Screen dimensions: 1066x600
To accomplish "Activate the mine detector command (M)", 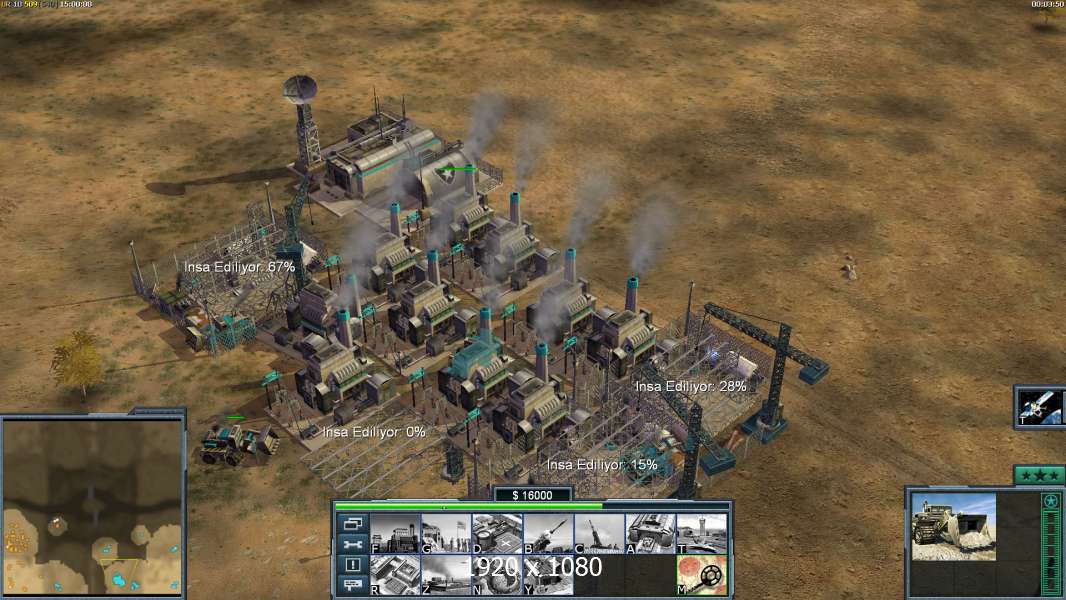I will (x=701, y=575).
